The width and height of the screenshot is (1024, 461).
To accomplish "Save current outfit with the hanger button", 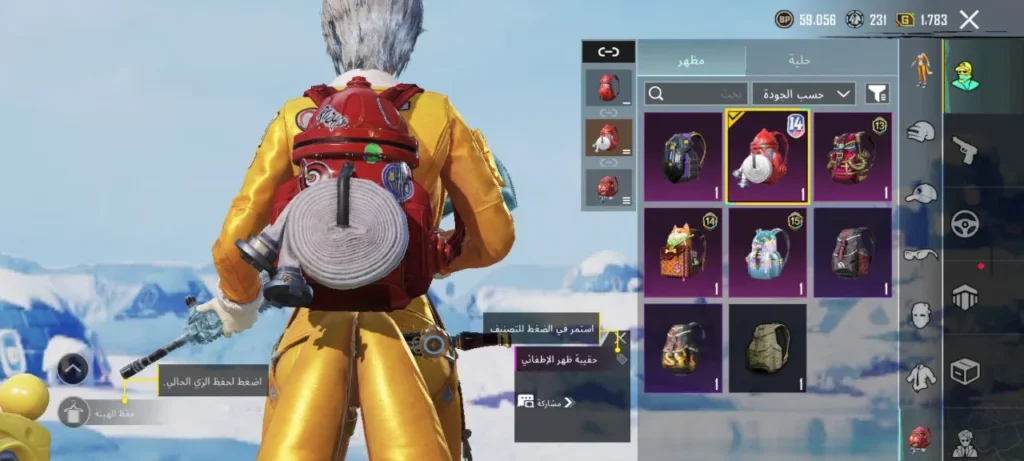I will [x=73, y=412].
